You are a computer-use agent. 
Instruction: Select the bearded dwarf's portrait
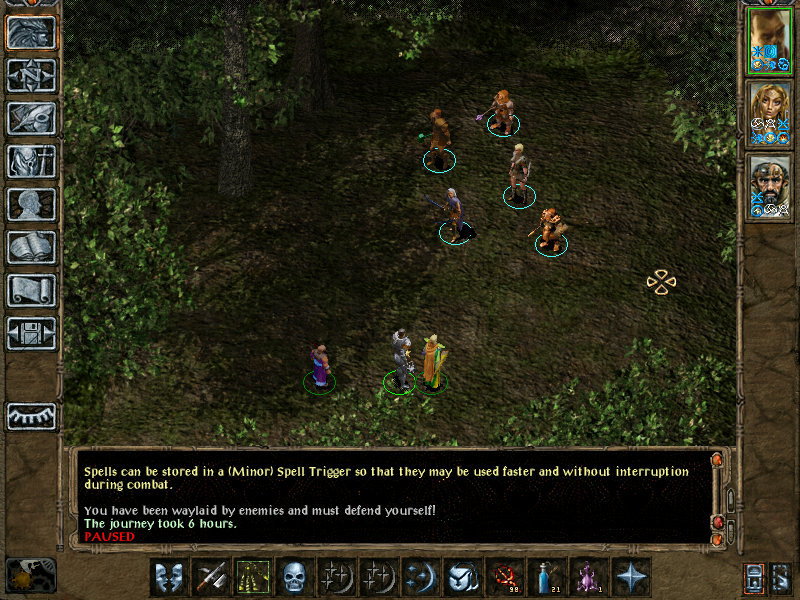[x=771, y=187]
